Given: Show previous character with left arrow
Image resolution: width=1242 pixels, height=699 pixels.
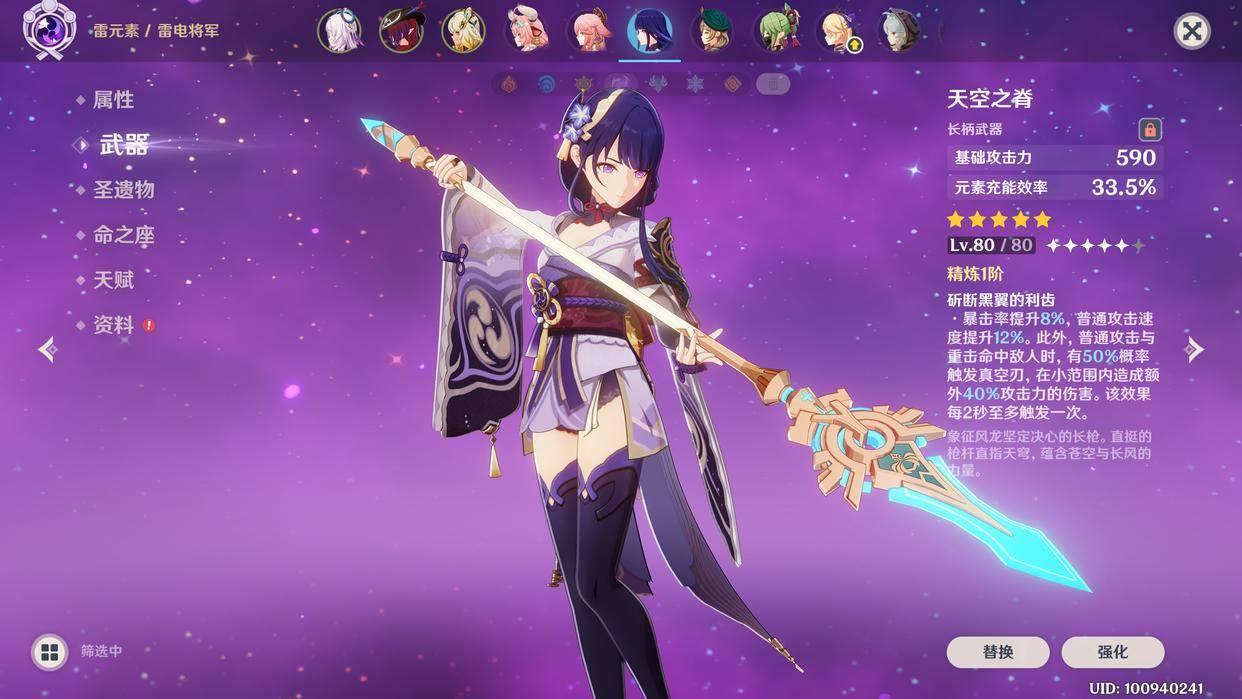Looking at the screenshot, I should pos(47,349).
